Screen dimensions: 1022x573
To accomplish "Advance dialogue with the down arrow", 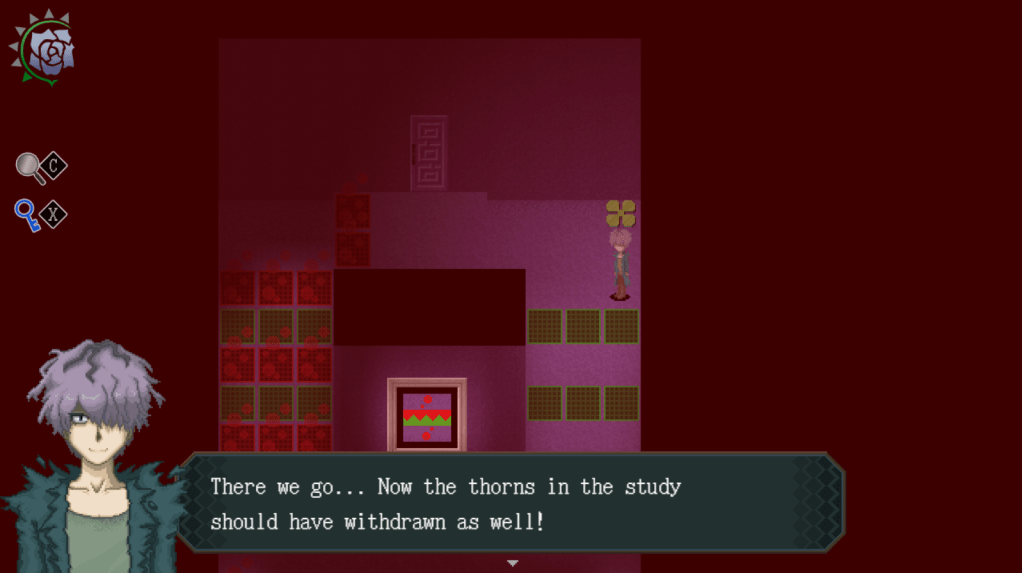I will 512,563.
